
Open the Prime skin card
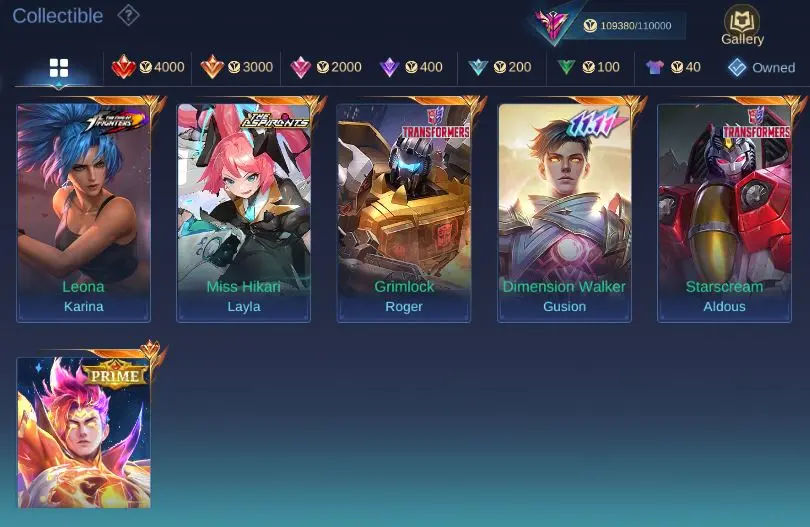(84, 432)
